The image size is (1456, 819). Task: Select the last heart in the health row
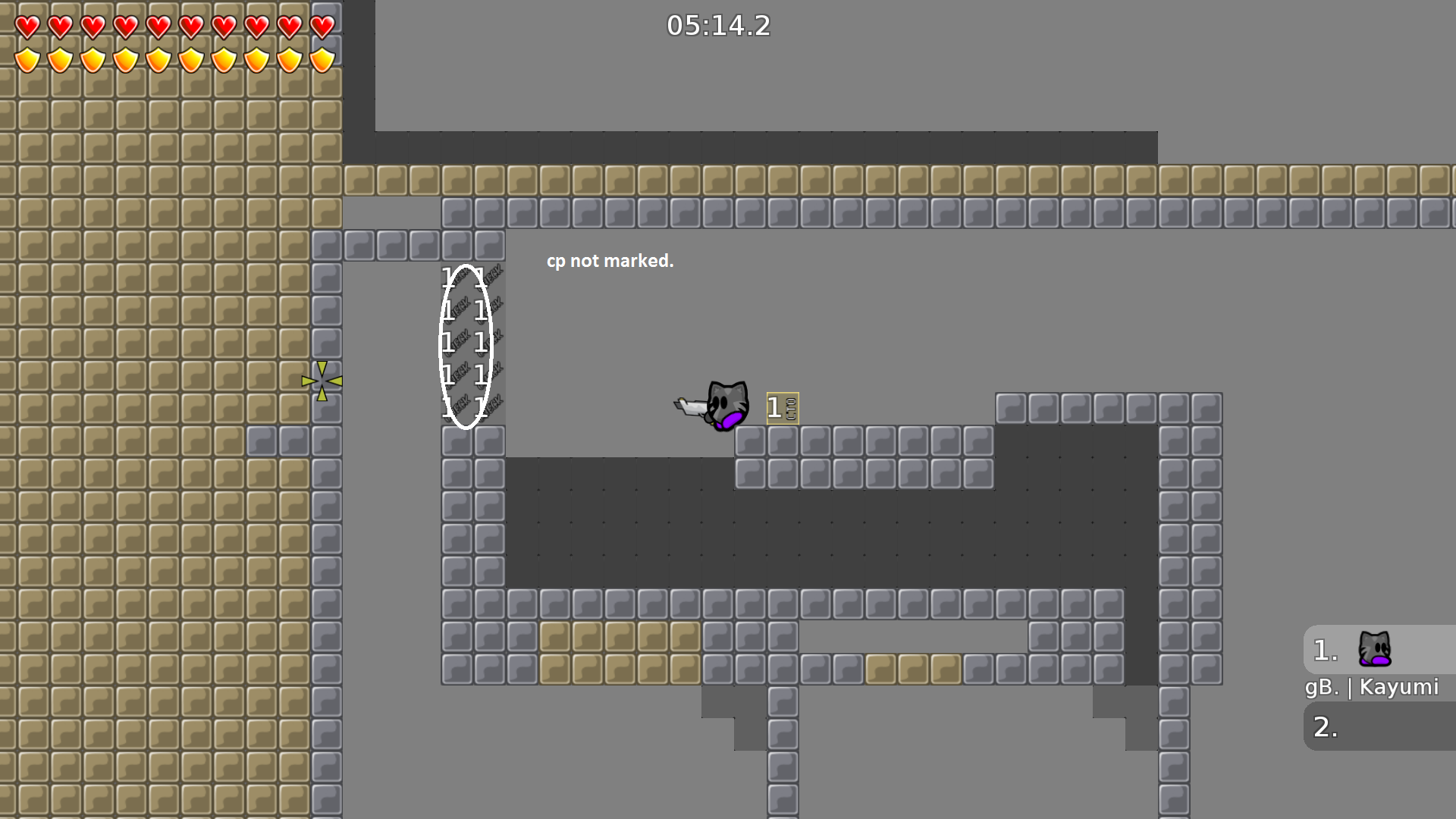[321, 27]
